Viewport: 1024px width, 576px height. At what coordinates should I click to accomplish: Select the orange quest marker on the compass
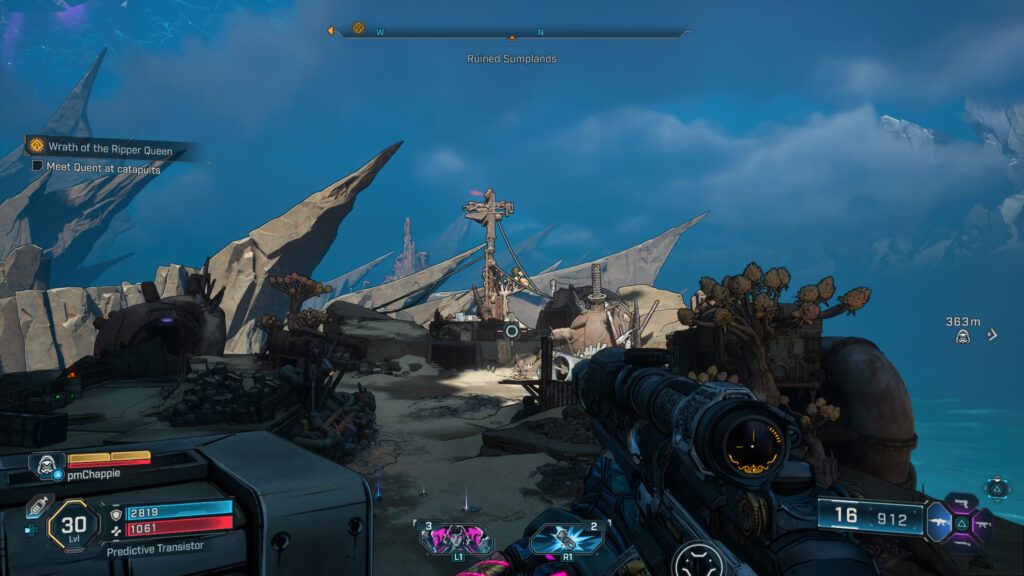pyautogui.click(x=358, y=29)
